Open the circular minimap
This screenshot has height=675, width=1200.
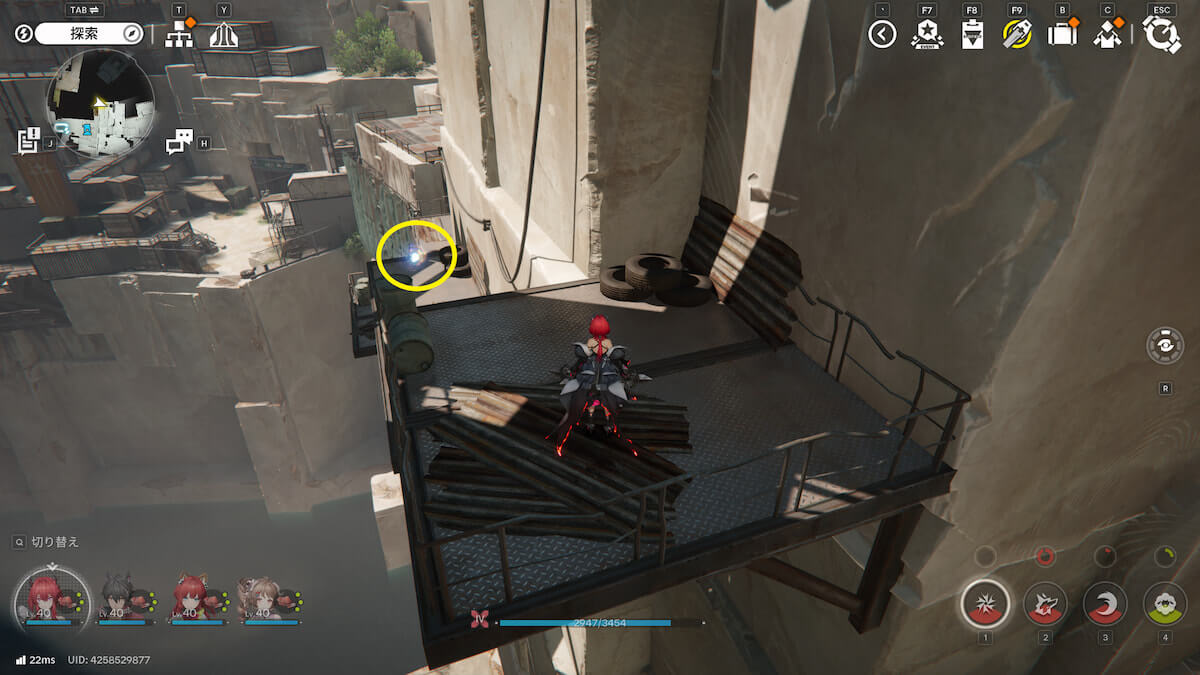click(100, 103)
